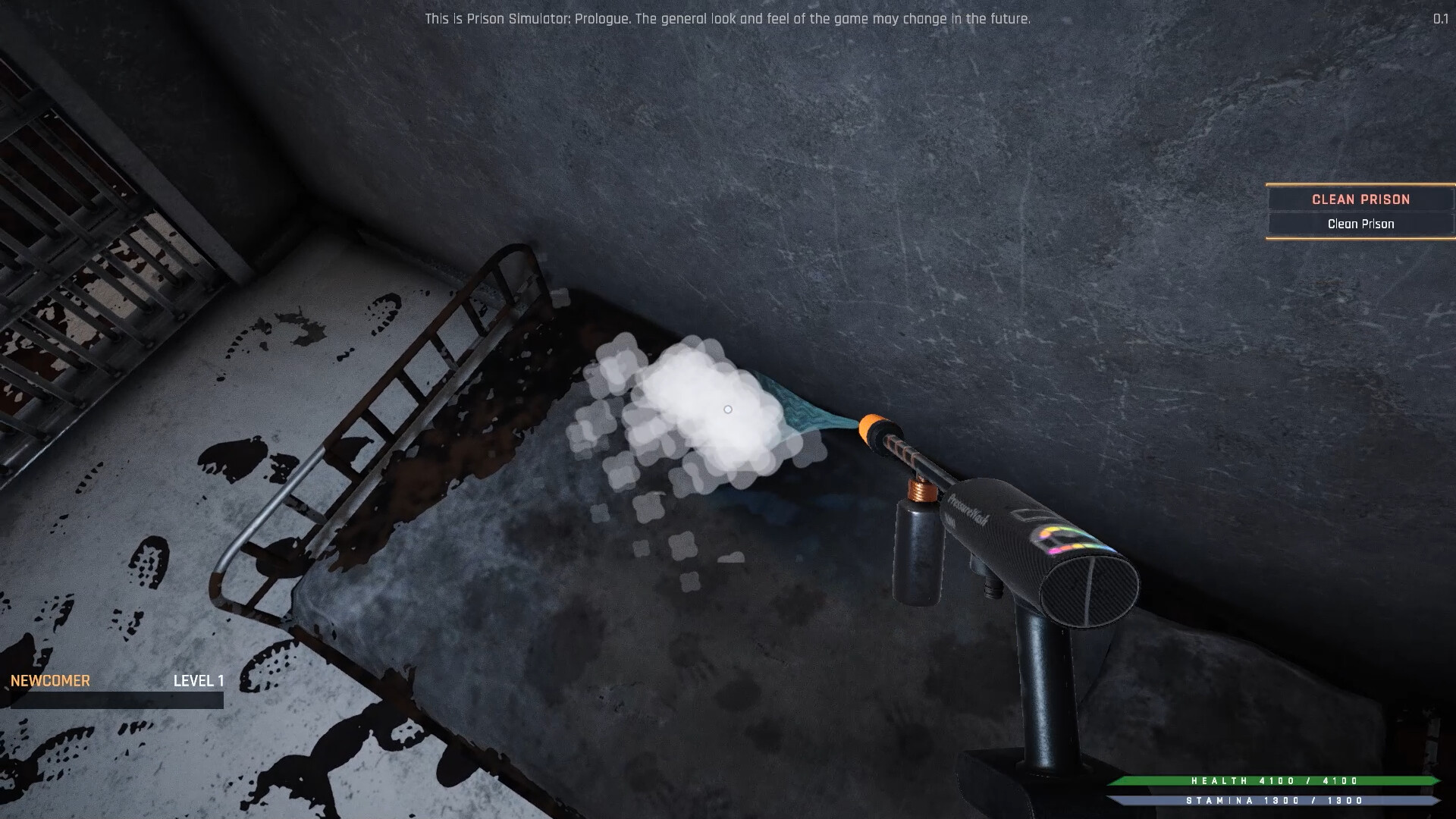
Task: Click the HEALTH 4100 / 4100 bar
Action: pyautogui.click(x=1274, y=781)
